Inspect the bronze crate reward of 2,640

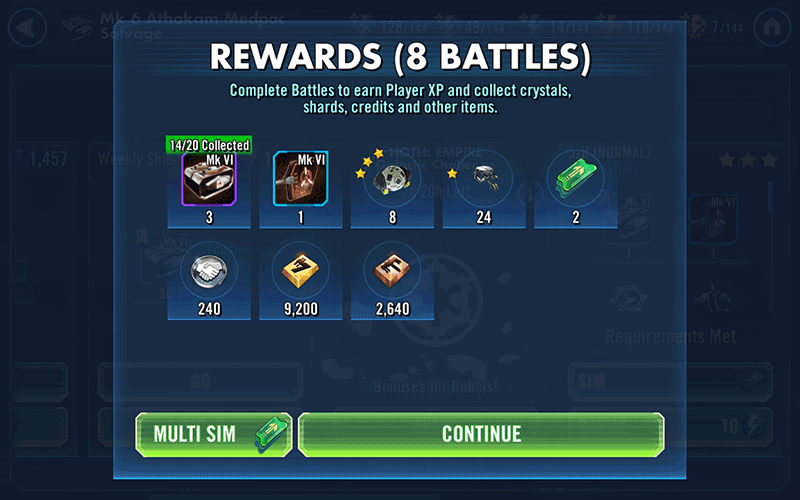click(392, 270)
